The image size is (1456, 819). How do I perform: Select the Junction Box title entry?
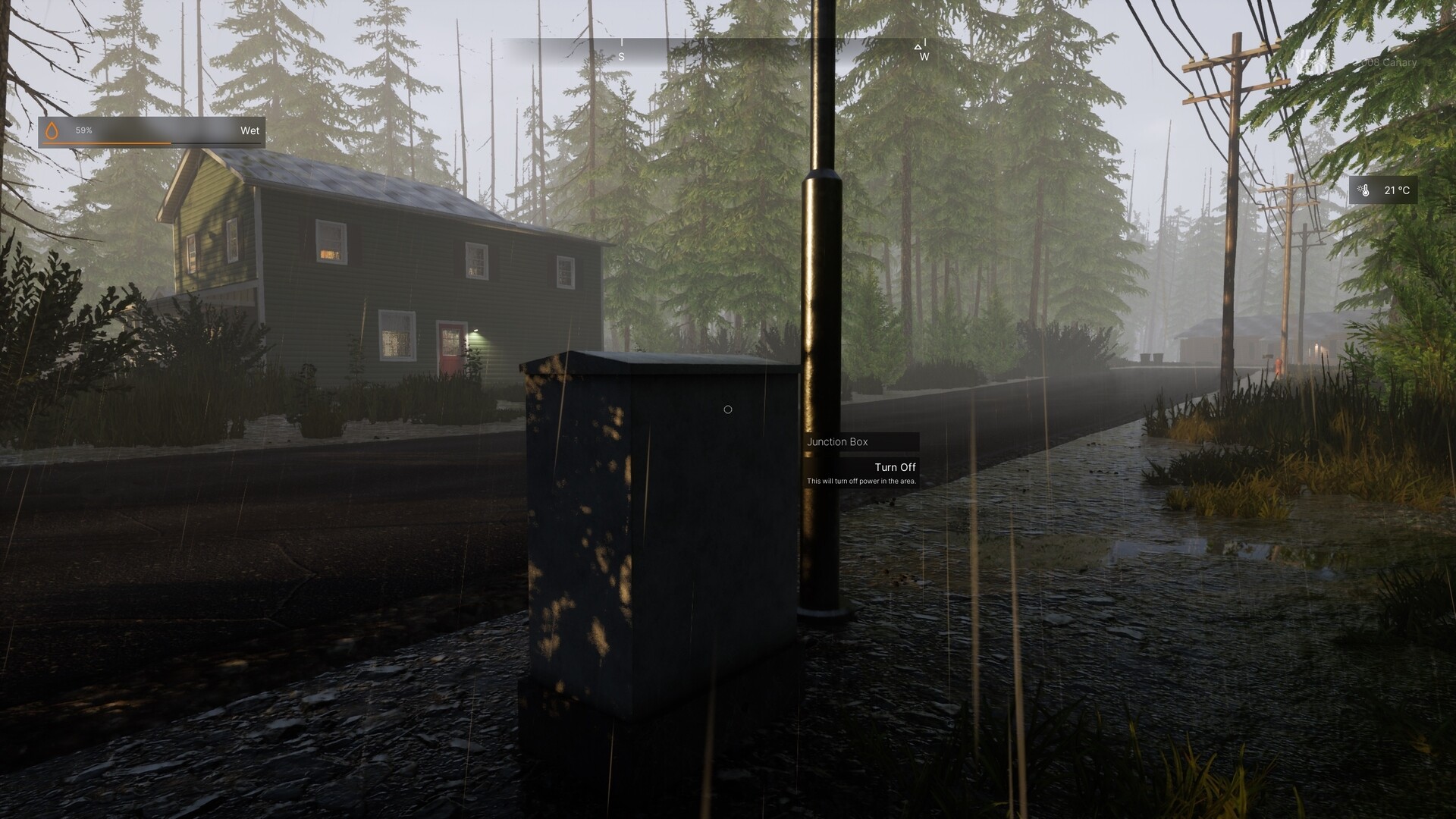838,441
